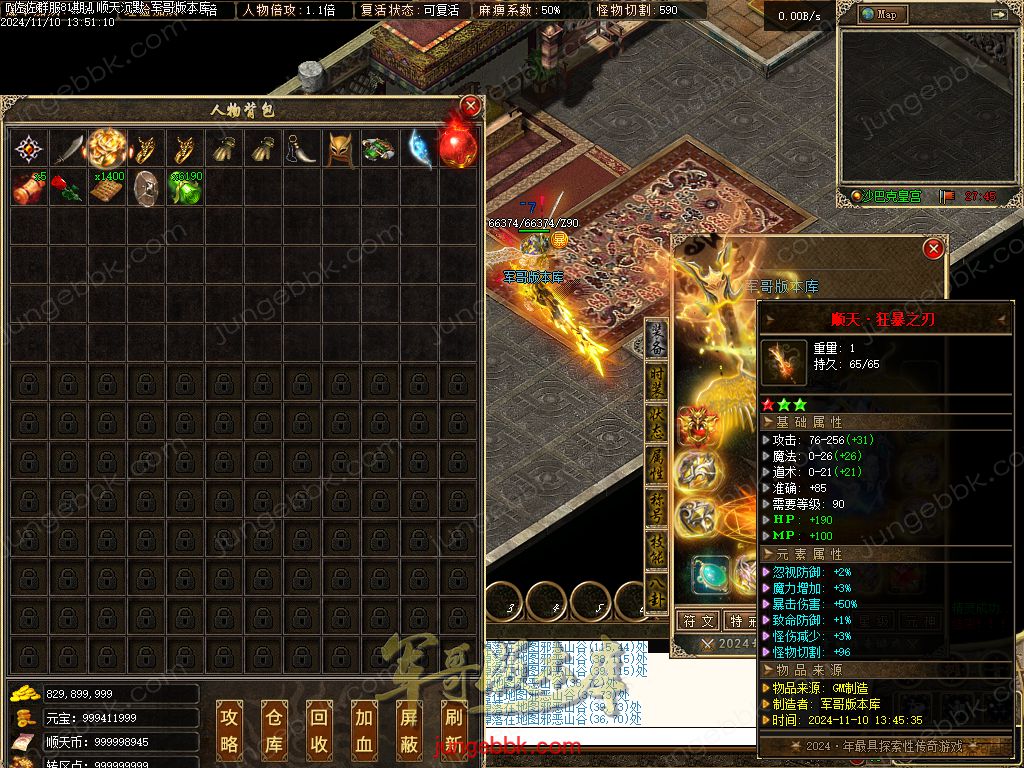The image size is (1024, 768).
Task: Close the character equipment panel
Action: 933,248
